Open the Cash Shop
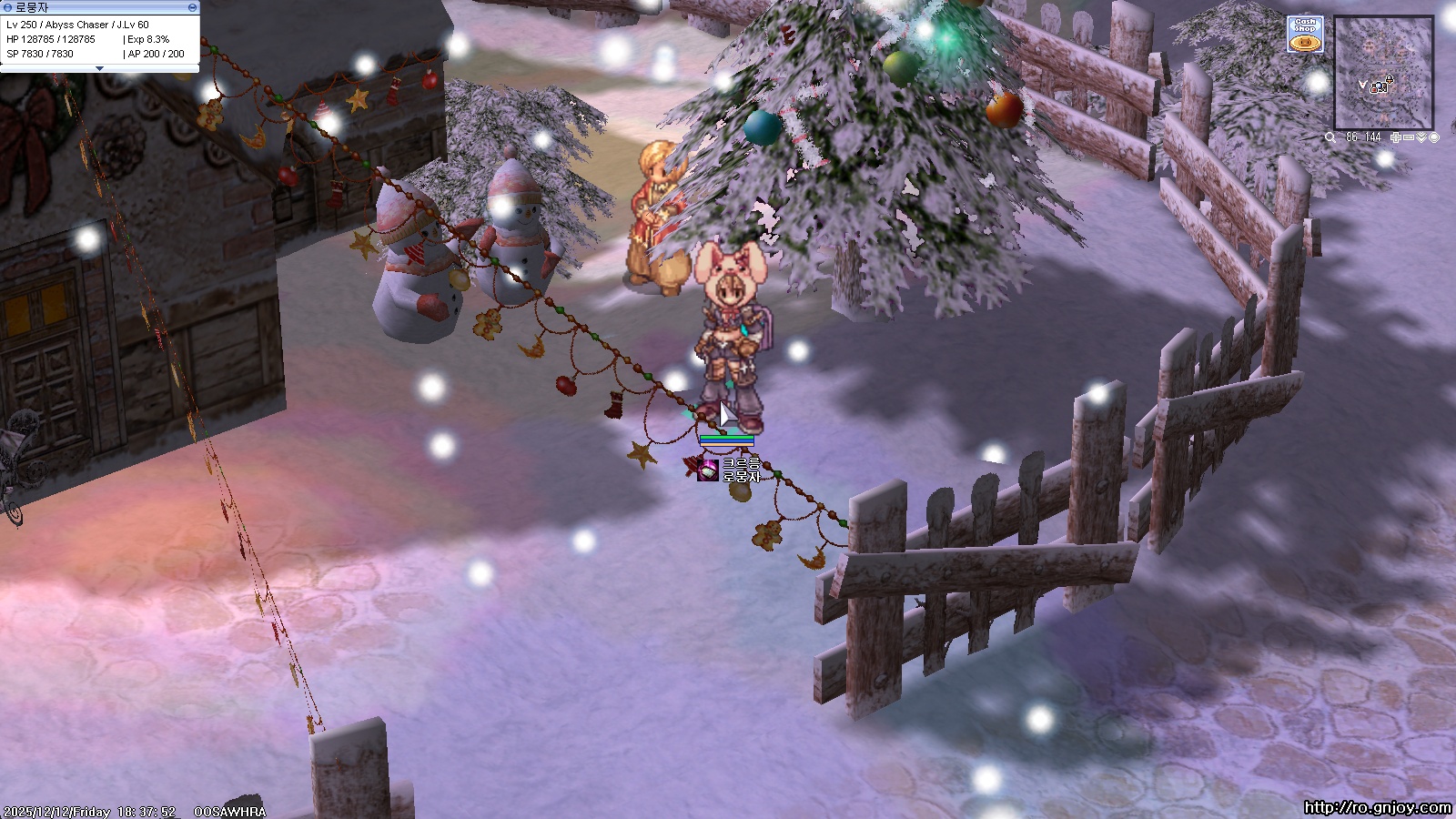1456x819 pixels. click(1305, 35)
